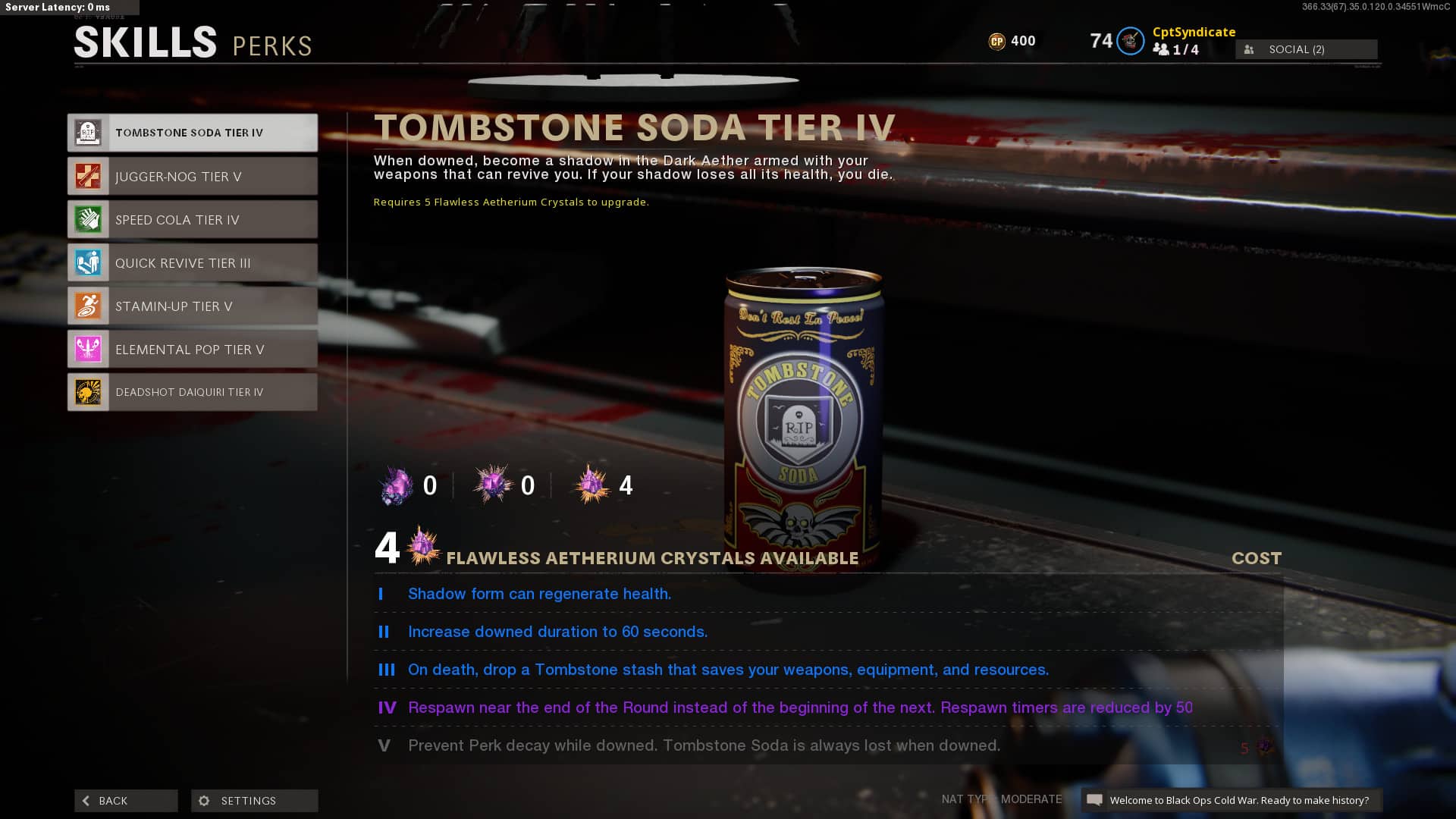Viewport: 1456px width, 819px height.
Task: Select Quick Revive Tier III perk
Action: (193, 263)
